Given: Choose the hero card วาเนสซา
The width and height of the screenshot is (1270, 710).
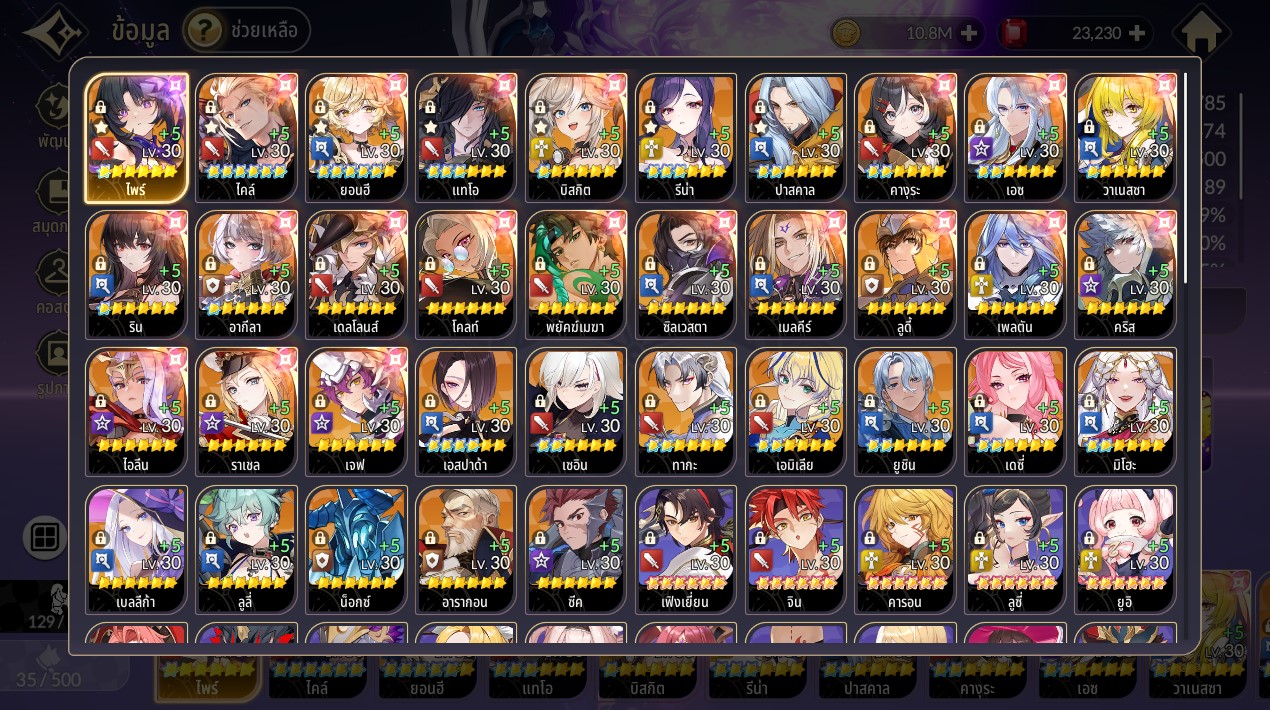Looking at the screenshot, I should pos(1125,137).
